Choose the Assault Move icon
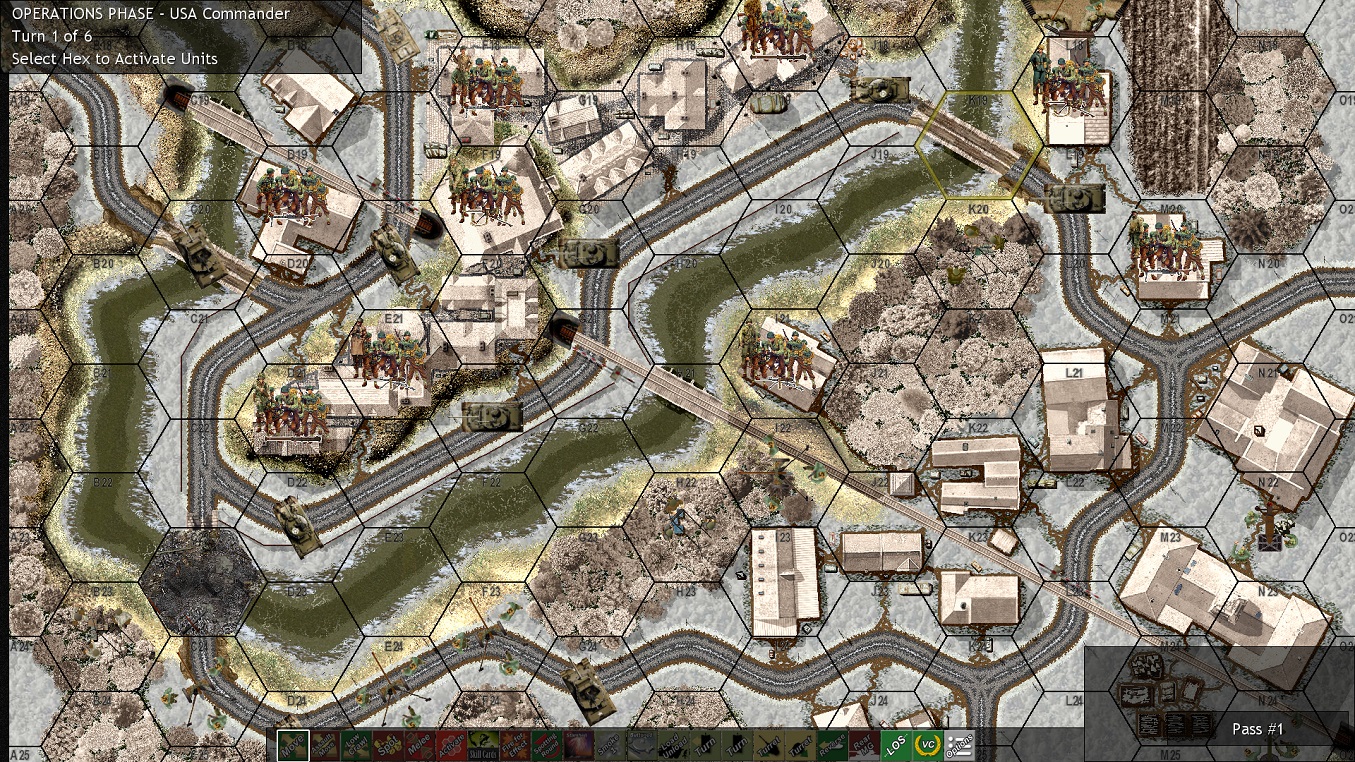Image resolution: width=1355 pixels, height=762 pixels. tap(327, 744)
